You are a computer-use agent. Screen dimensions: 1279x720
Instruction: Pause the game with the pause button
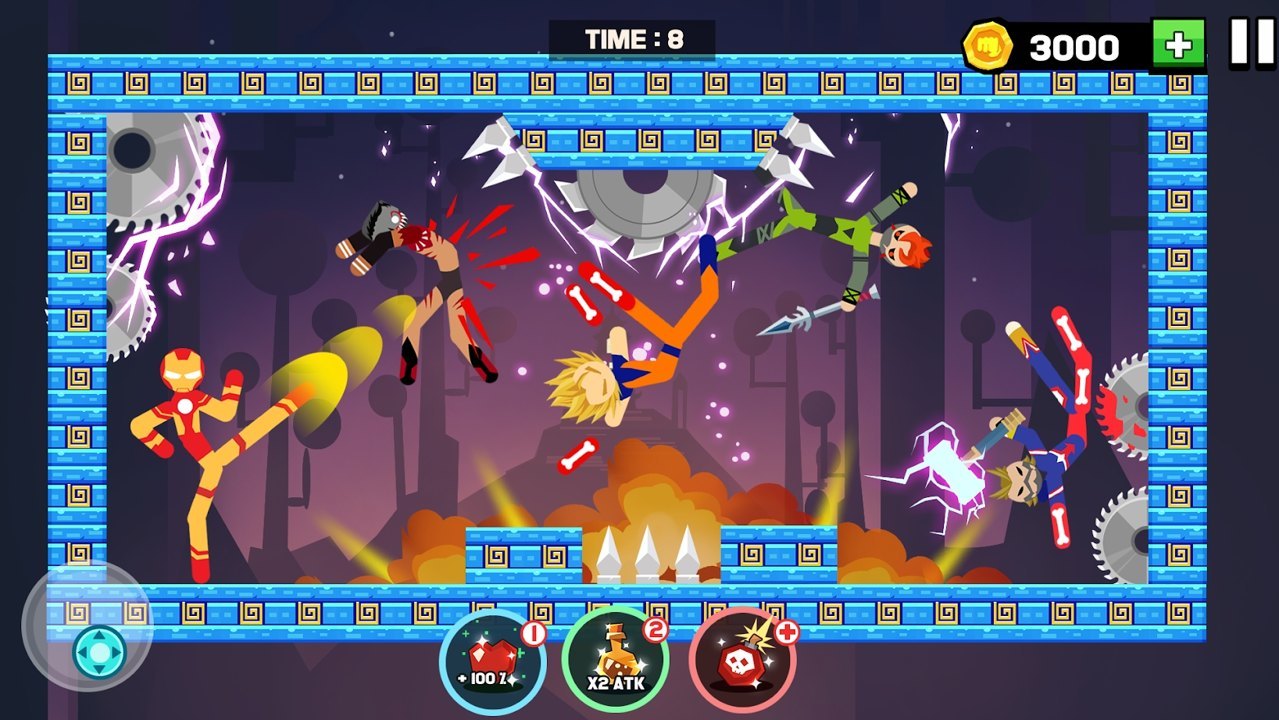coord(1252,43)
